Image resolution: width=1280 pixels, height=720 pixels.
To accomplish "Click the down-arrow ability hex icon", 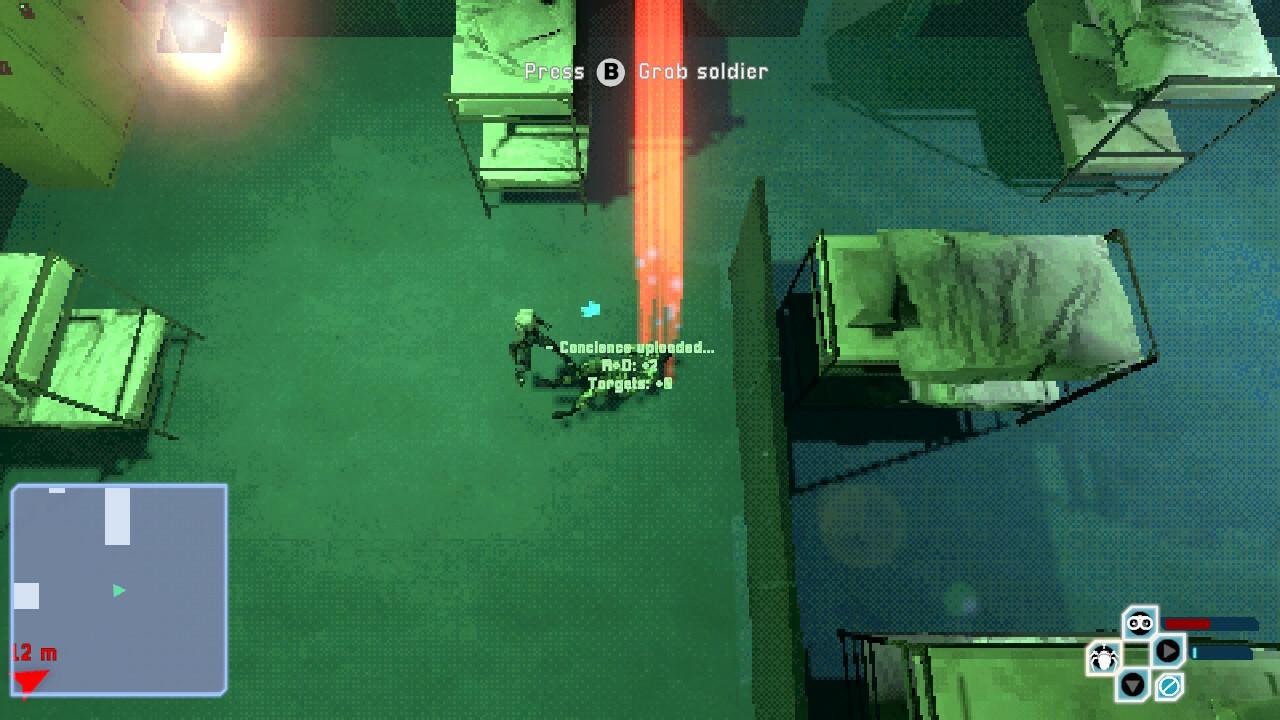I will 1133,683.
